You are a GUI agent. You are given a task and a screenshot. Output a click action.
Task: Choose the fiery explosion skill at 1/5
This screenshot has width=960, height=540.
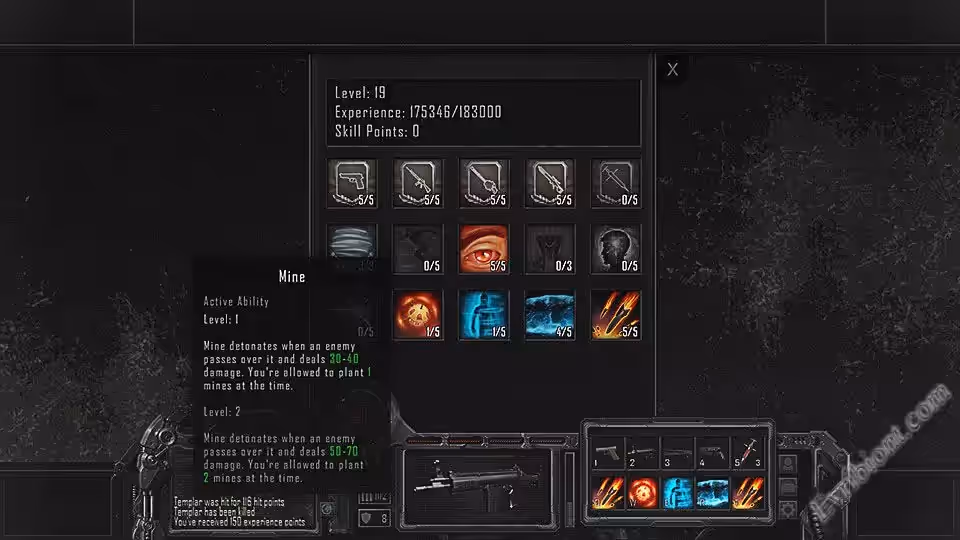(x=418, y=315)
